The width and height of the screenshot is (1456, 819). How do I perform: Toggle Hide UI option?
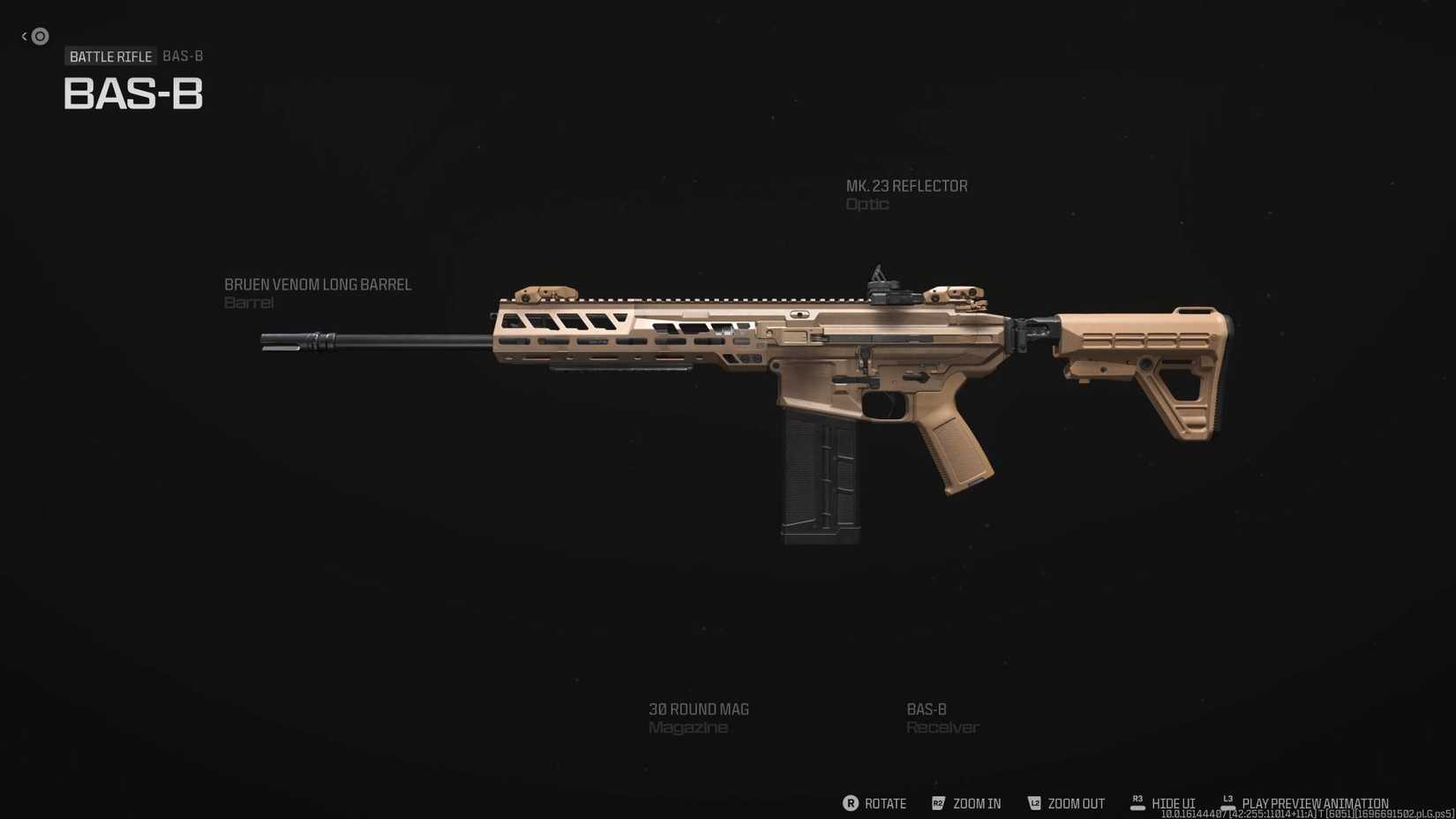click(1174, 803)
